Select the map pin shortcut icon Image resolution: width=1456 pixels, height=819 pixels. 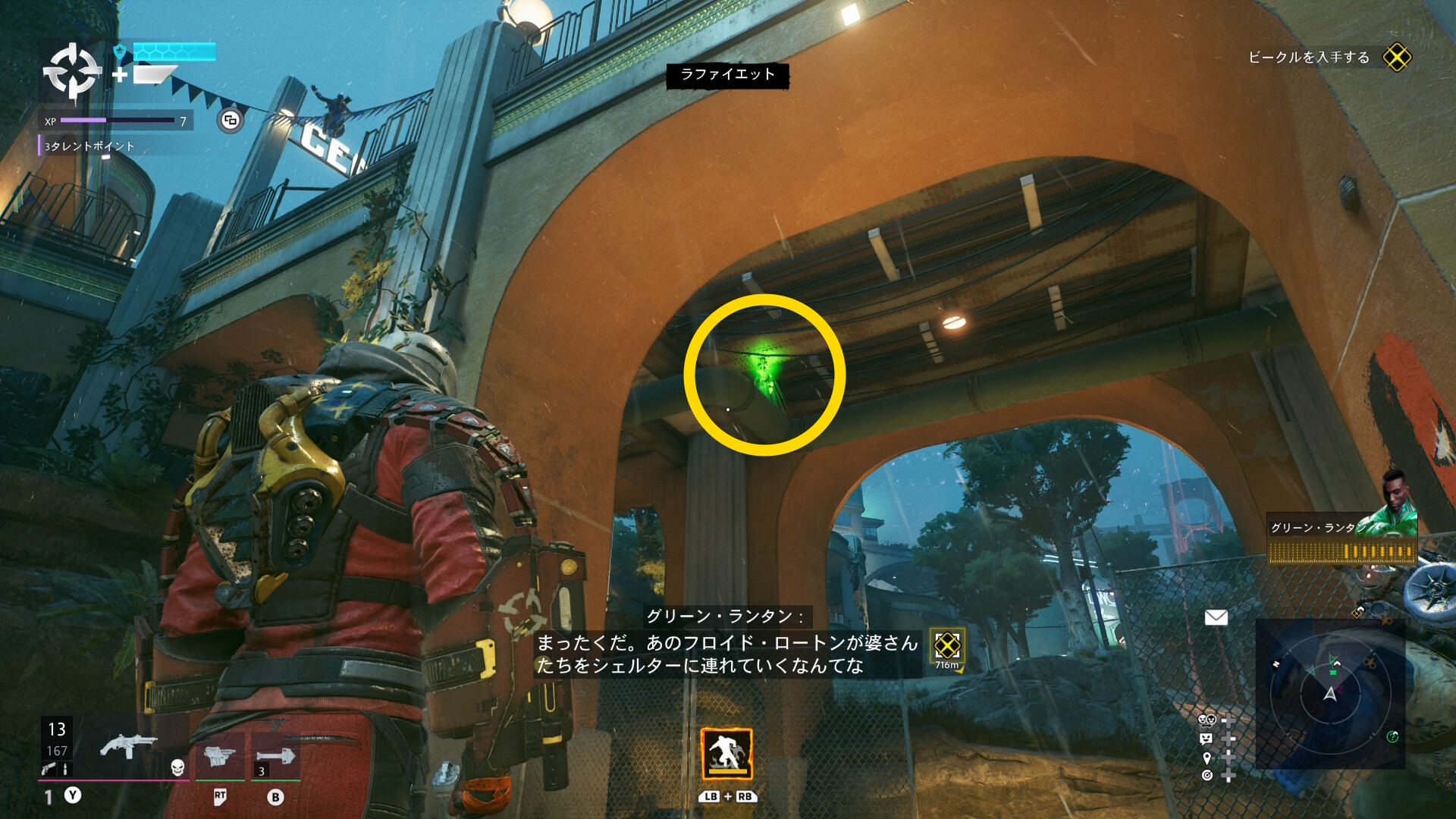coord(1207,758)
